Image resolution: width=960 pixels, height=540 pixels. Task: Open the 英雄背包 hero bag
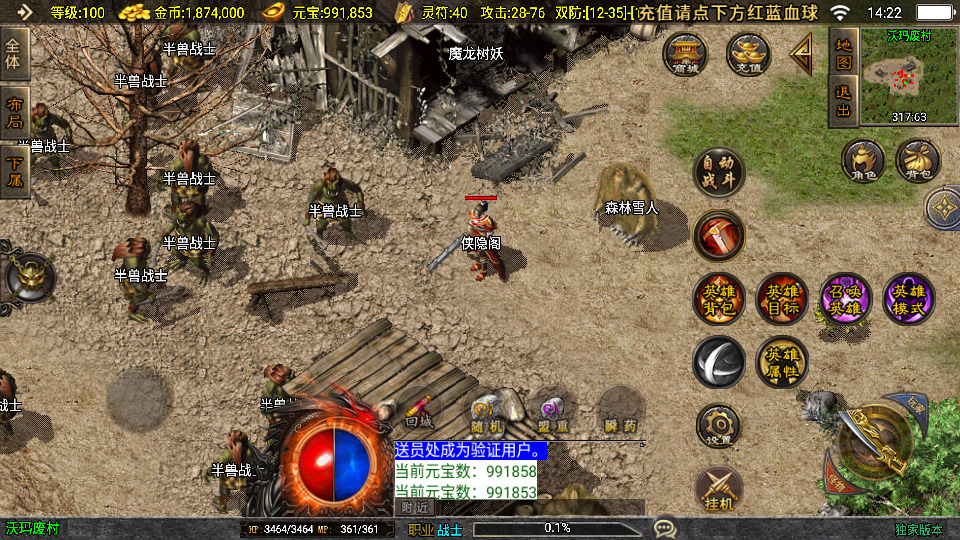(719, 299)
